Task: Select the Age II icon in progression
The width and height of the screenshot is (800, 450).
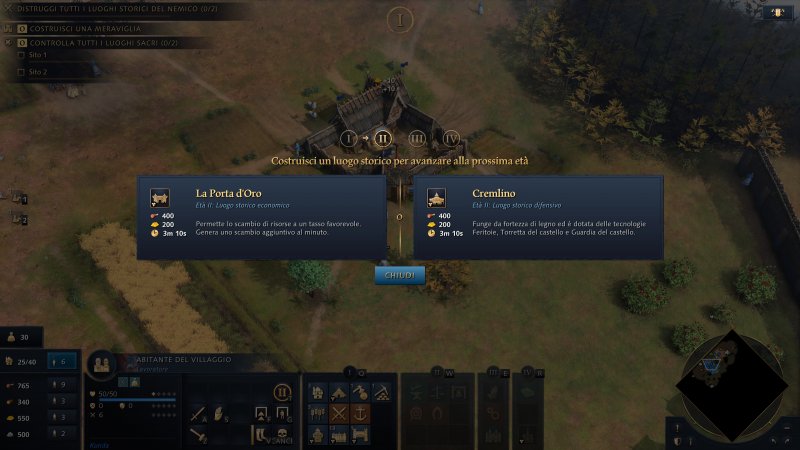Action: (382, 138)
